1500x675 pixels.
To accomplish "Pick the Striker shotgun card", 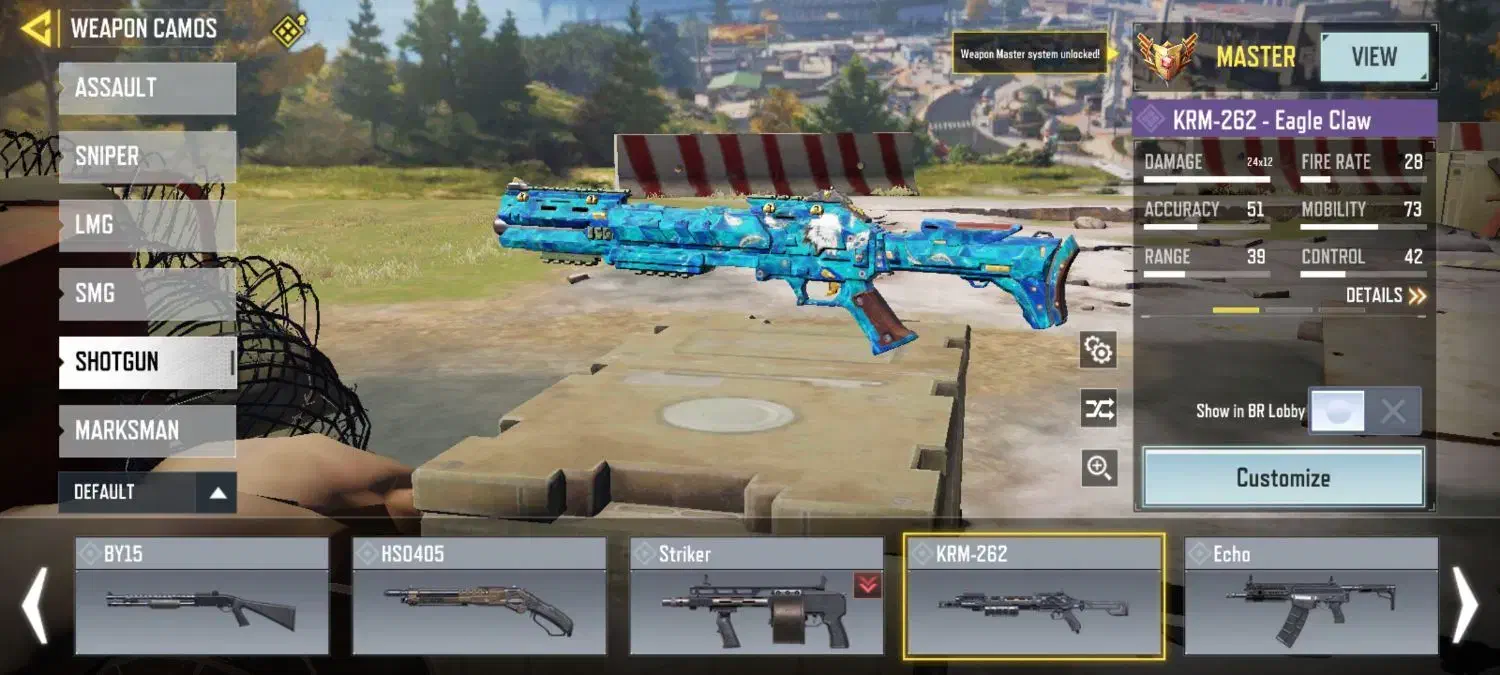I will (x=756, y=596).
